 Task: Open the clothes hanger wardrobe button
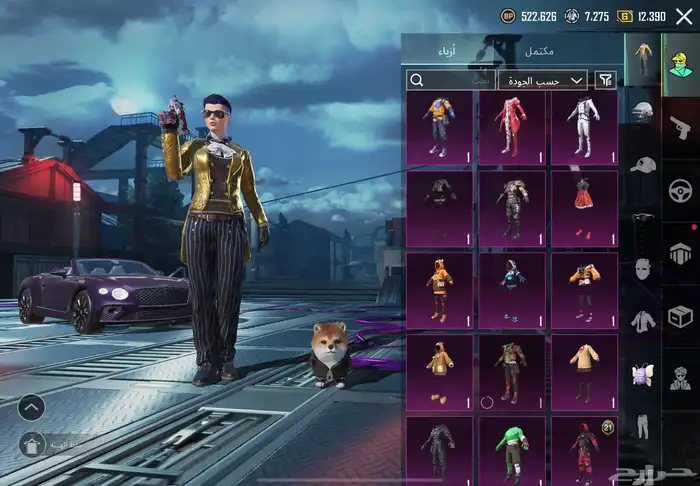(x=31, y=444)
